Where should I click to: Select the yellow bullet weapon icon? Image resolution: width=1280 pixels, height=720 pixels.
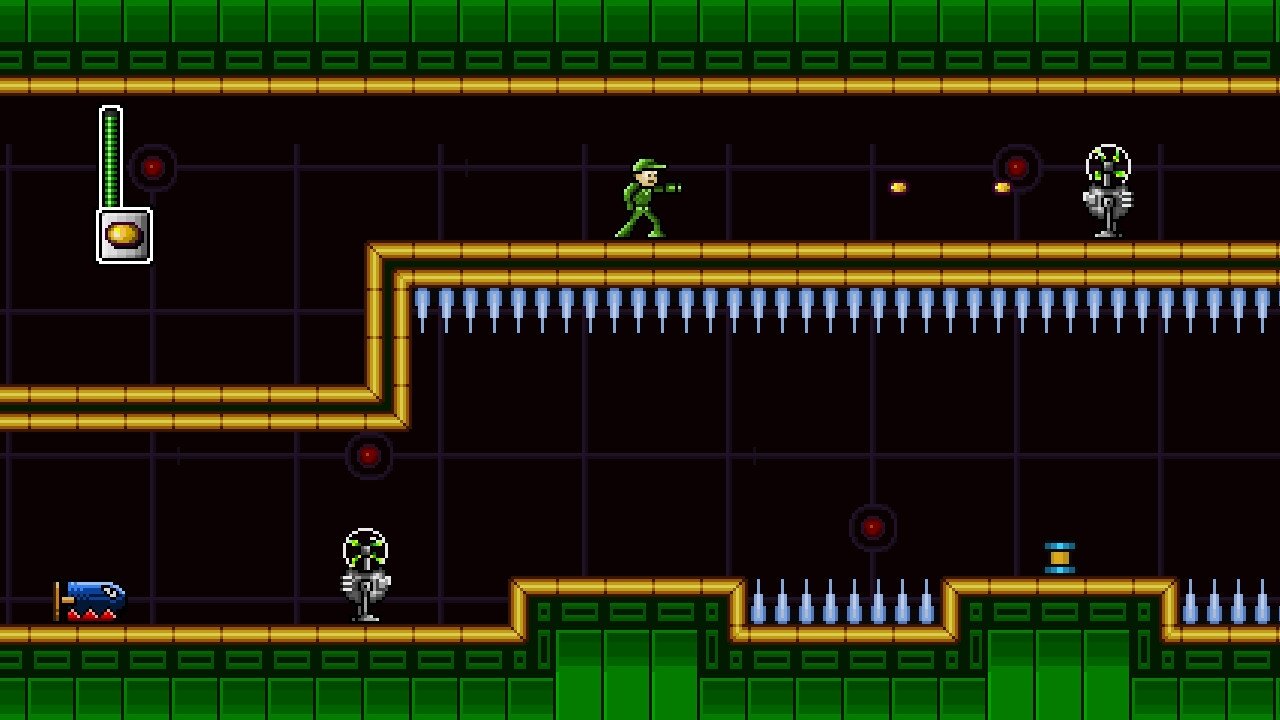tap(124, 235)
